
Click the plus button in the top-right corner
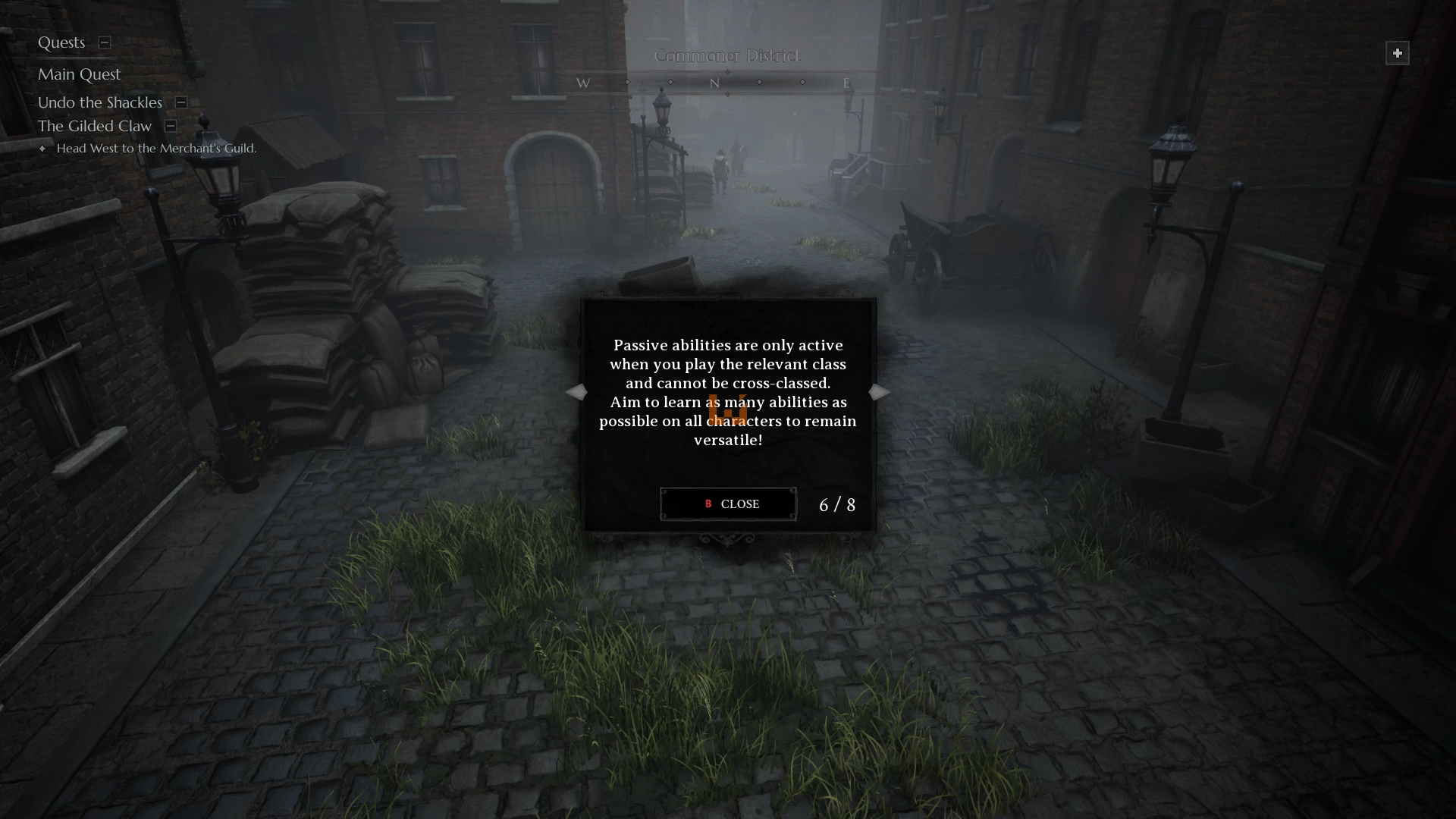(1397, 53)
